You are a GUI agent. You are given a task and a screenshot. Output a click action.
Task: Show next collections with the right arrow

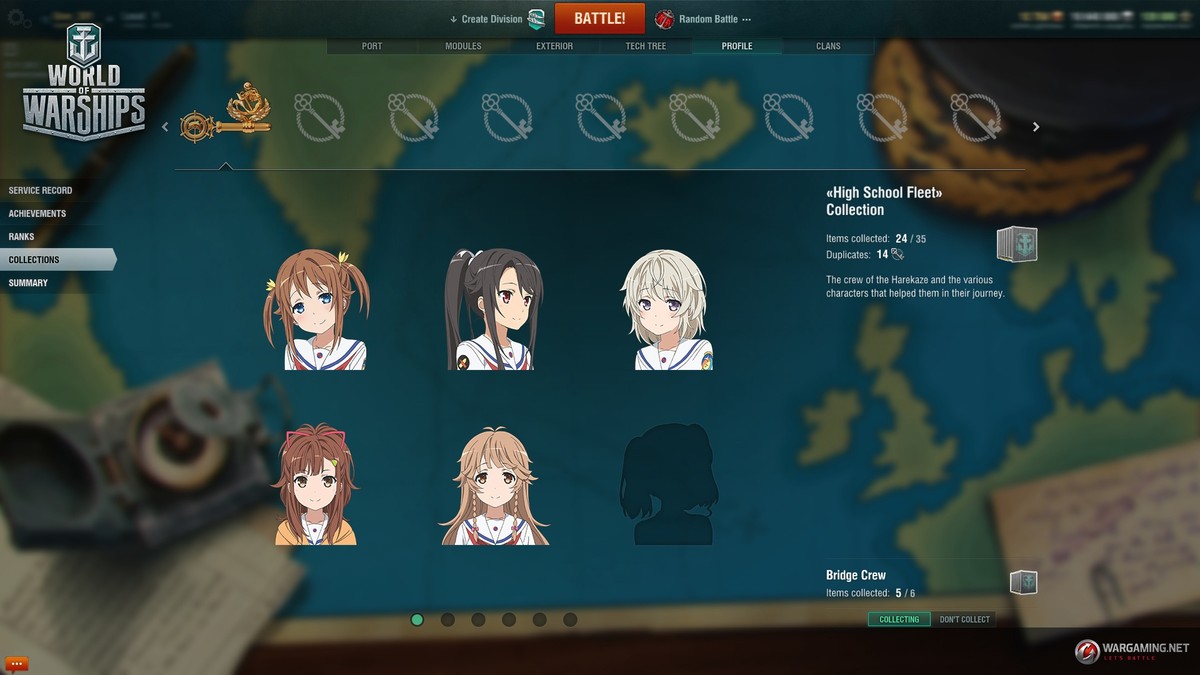point(1036,127)
